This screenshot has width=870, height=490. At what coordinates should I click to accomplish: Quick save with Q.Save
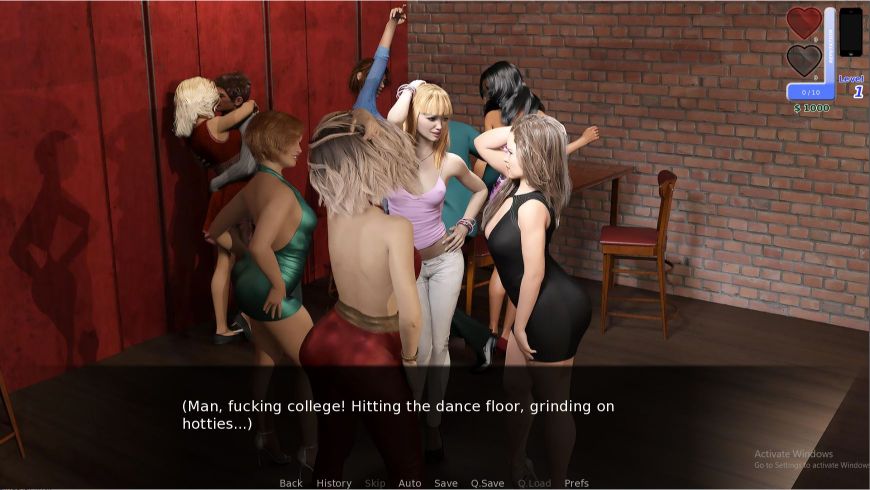pyautogui.click(x=487, y=483)
